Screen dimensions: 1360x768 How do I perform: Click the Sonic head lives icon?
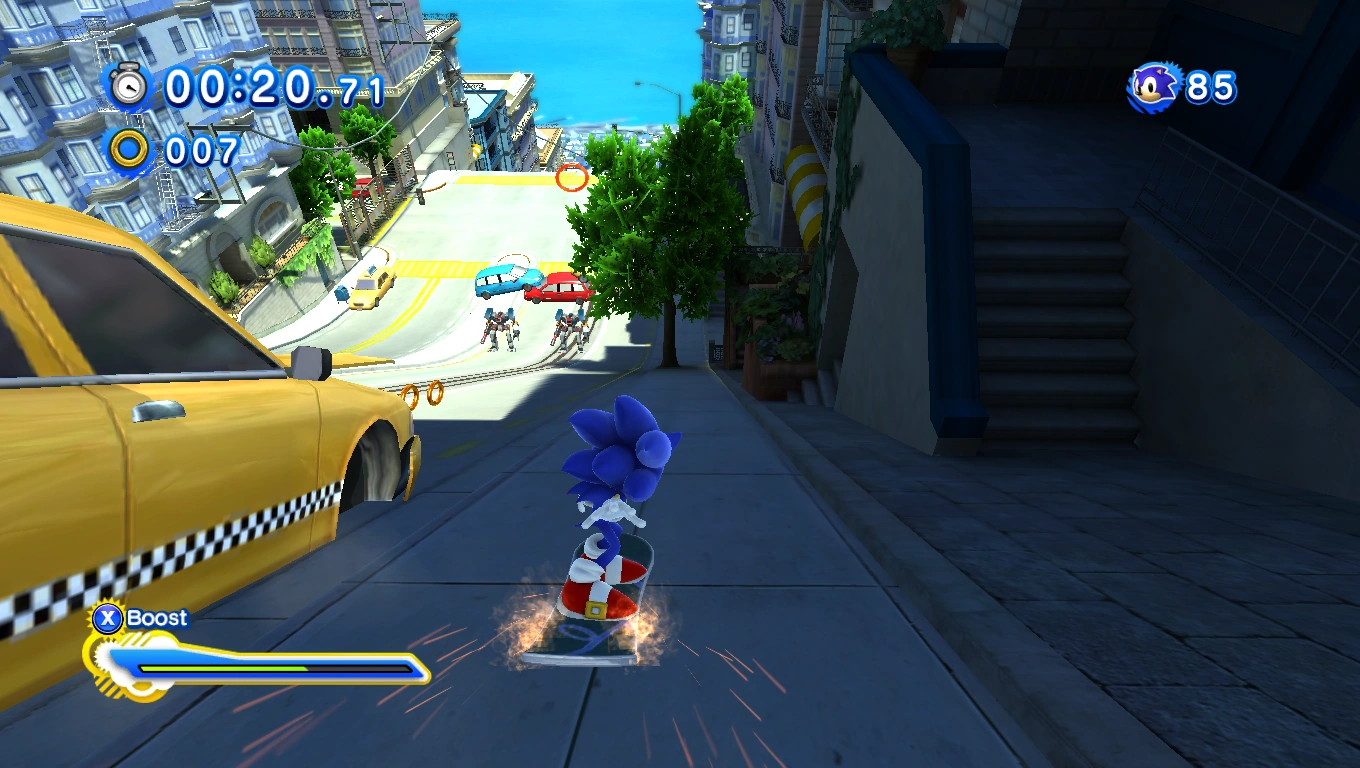(1155, 87)
